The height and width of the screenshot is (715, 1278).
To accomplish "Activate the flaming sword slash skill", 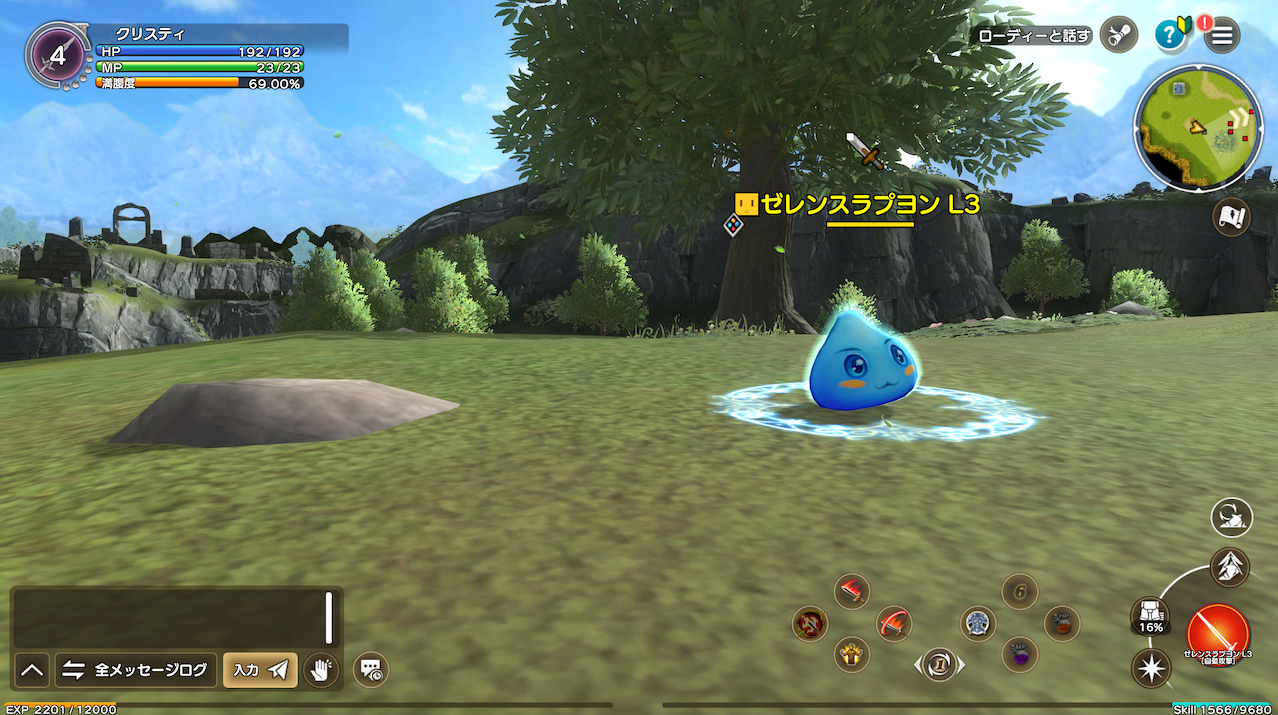I will (852, 592).
